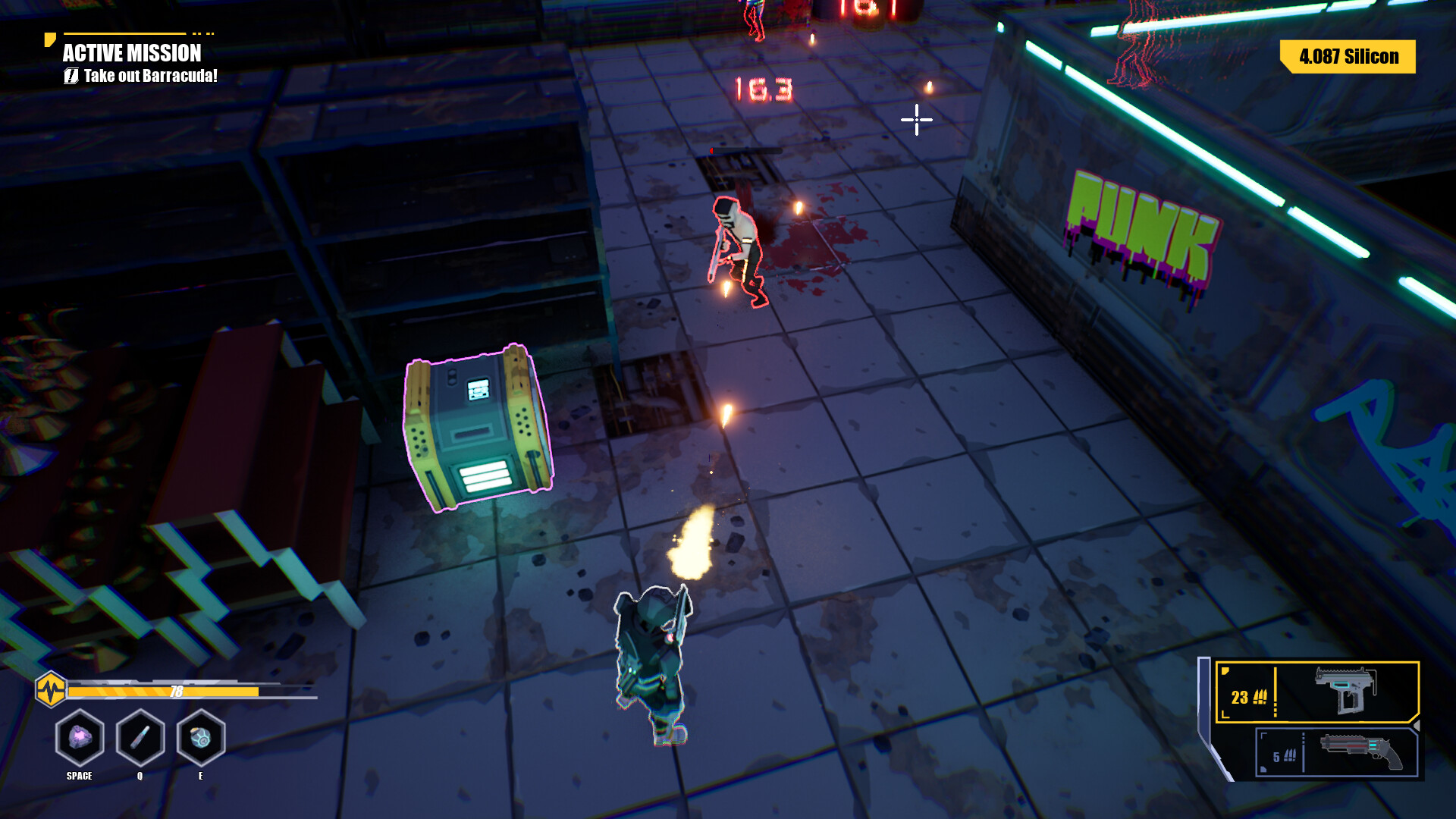Click the crosshair reticle near the PUNK graffiti

[x=916, y=119]
